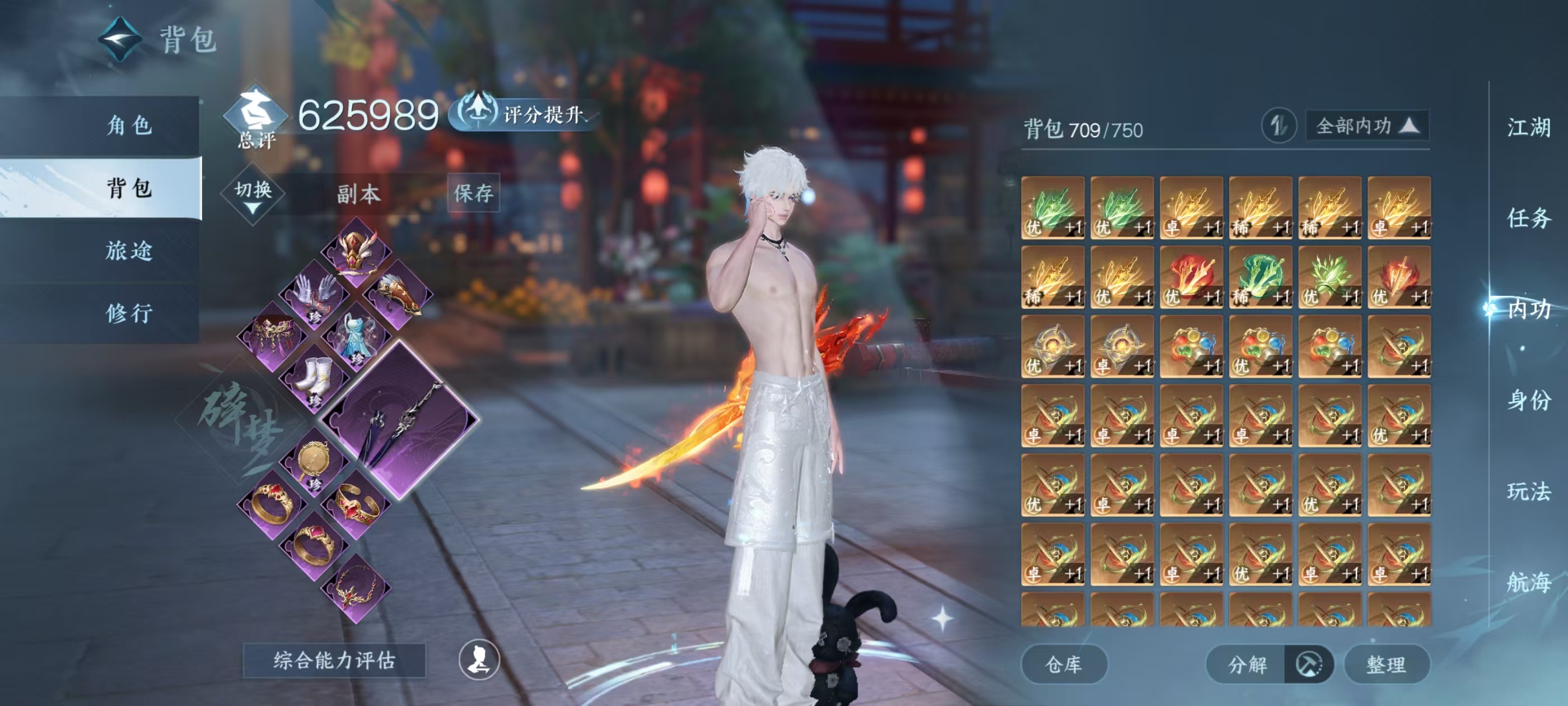1568x706 pixels.
Task: Choose the 航海 category
Action: pyautogui.click(x=1528, y=582)
